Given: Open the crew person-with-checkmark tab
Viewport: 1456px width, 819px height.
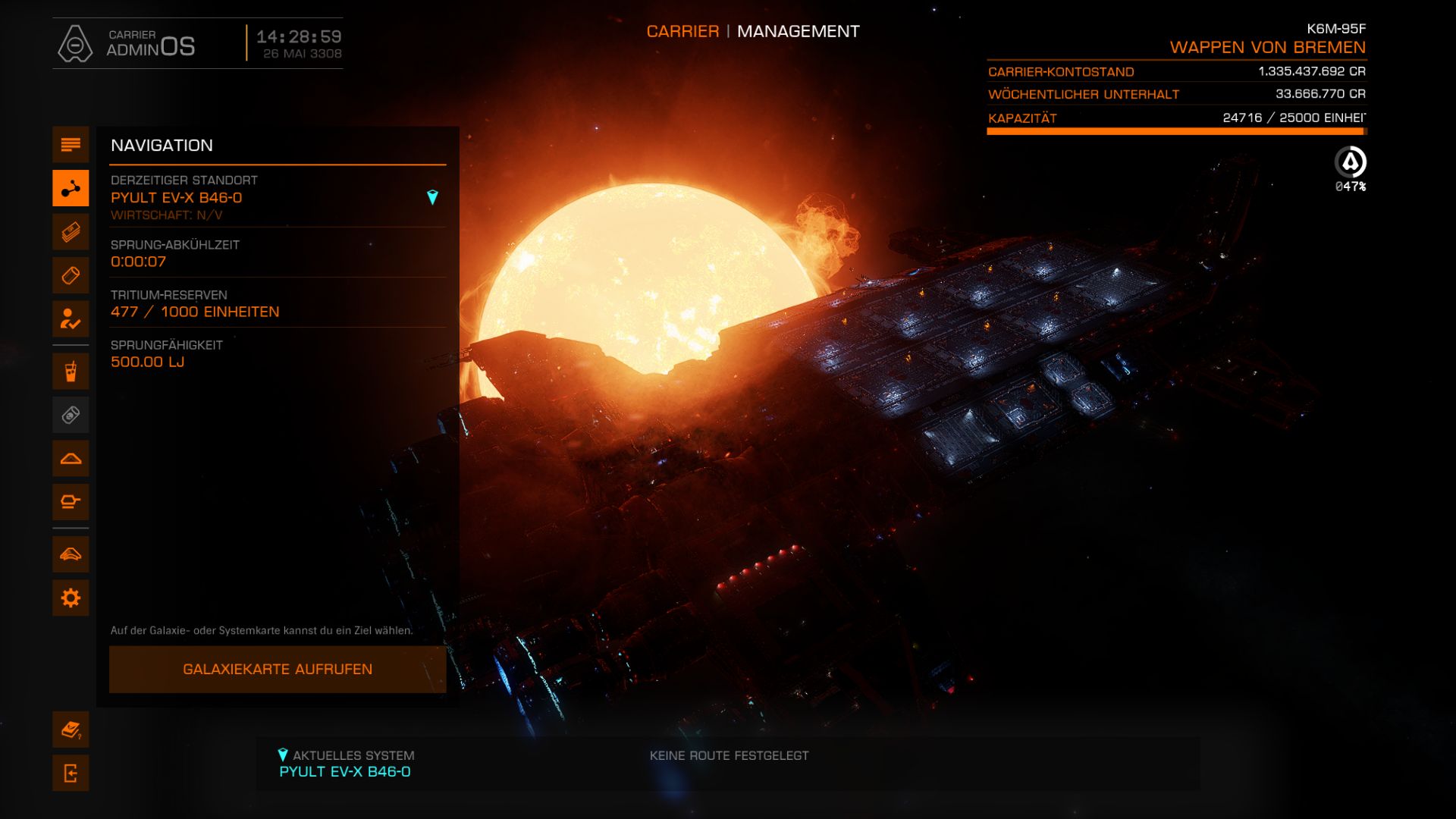Looking at the screenshot, I should (x=71, y=318).
